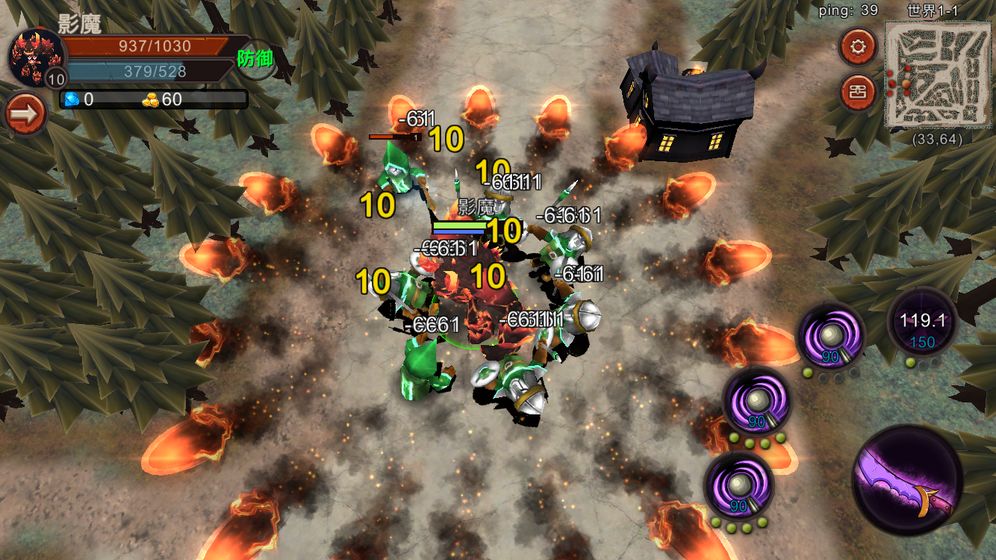This screenshot has height=560, width=996.
Task: Toggle the green 防御 defense button
Action: click(x=255, y=58)
